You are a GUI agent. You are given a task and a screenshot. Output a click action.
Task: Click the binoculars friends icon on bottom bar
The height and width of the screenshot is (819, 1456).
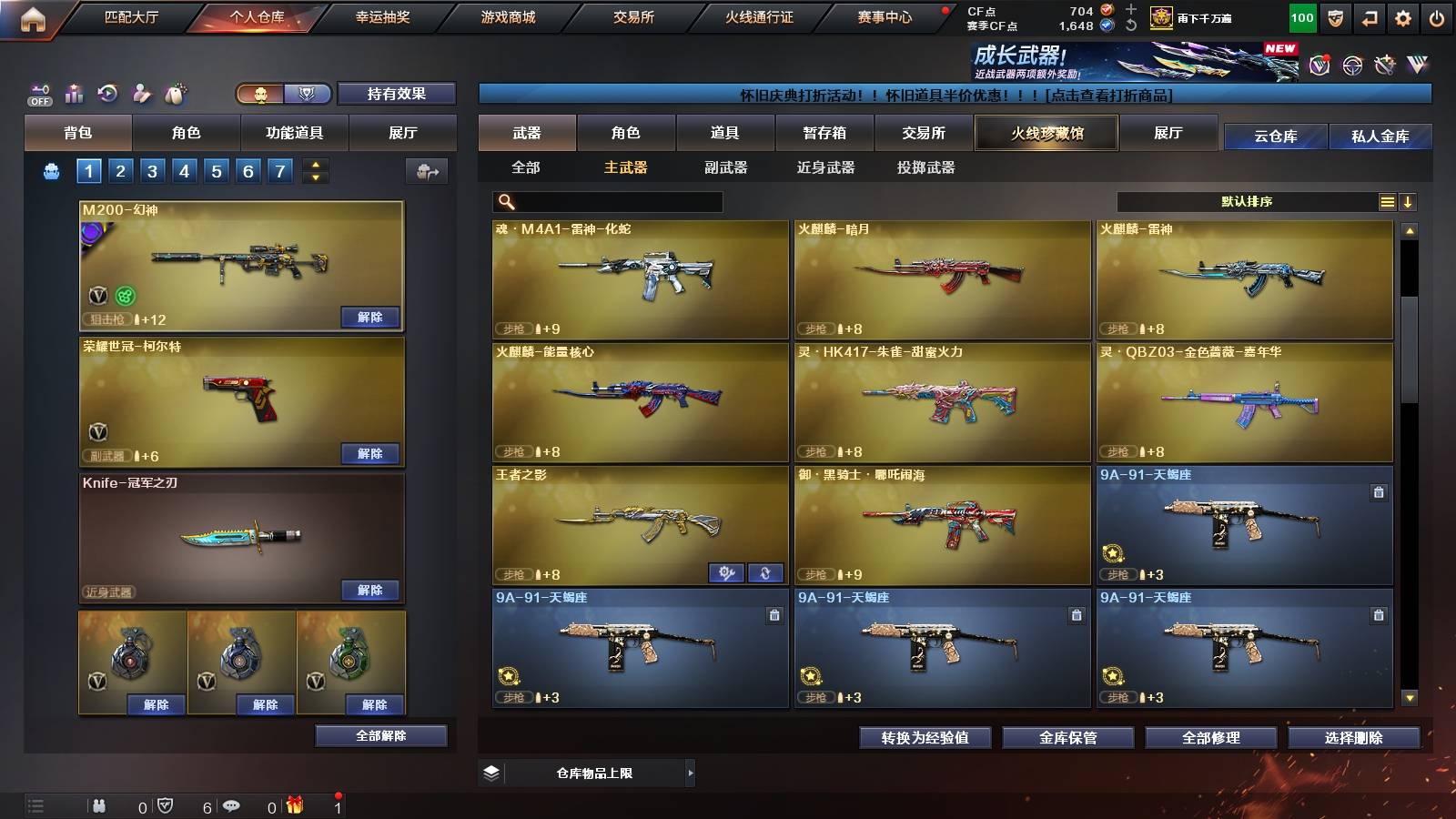point(100,805)
